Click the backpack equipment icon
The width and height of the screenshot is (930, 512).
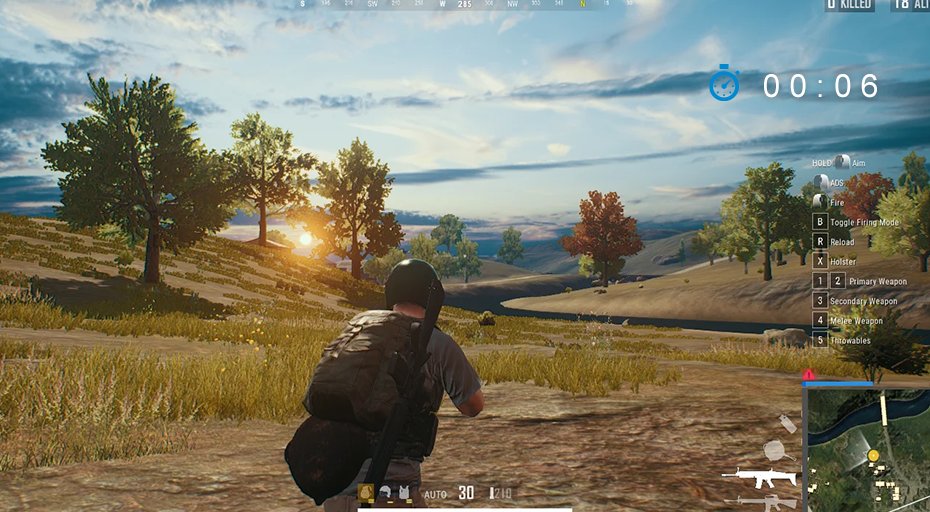pyautogui.click(x=366, y=492)
